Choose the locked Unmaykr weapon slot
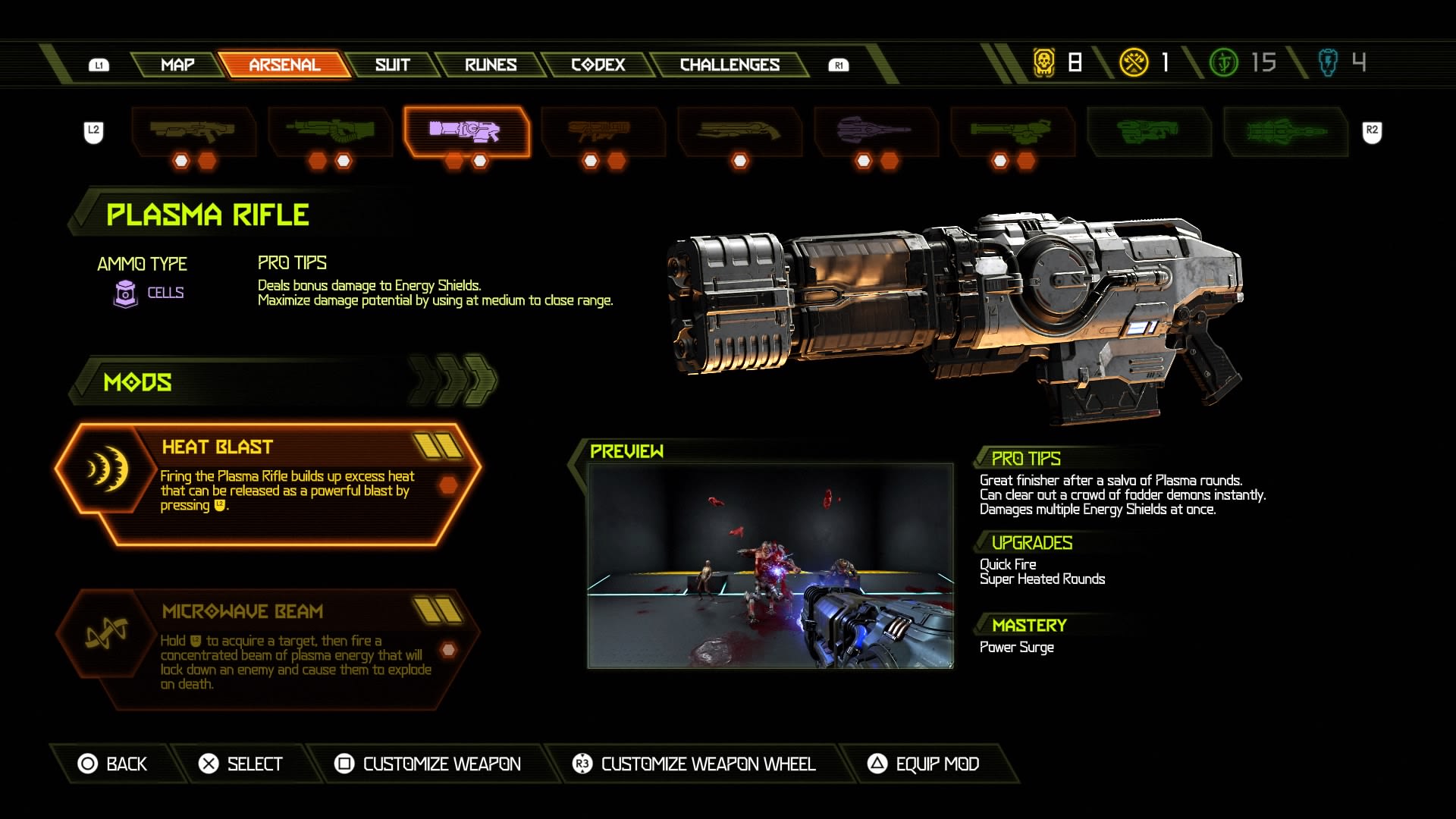1456x819 pixels. coord(1285,132)
